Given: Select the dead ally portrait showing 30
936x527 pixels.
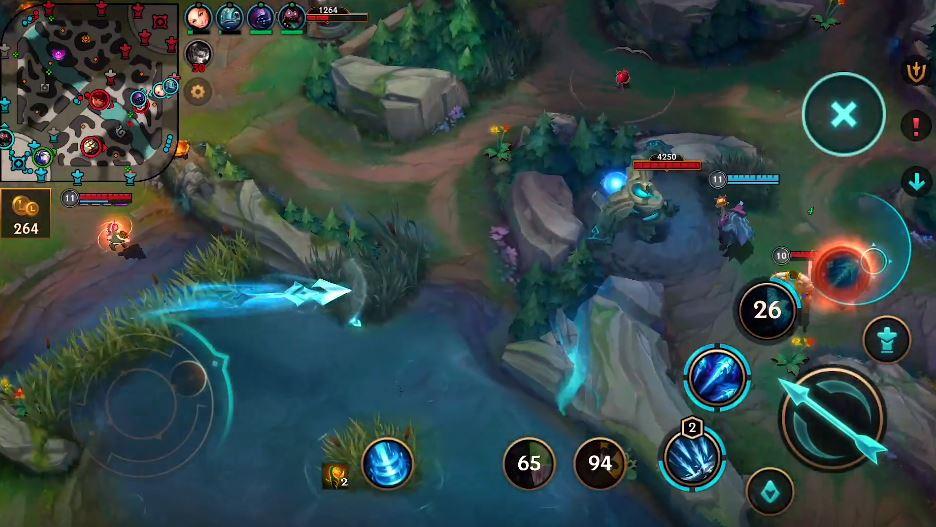Looking at the screenshot, I should (198, 53).
